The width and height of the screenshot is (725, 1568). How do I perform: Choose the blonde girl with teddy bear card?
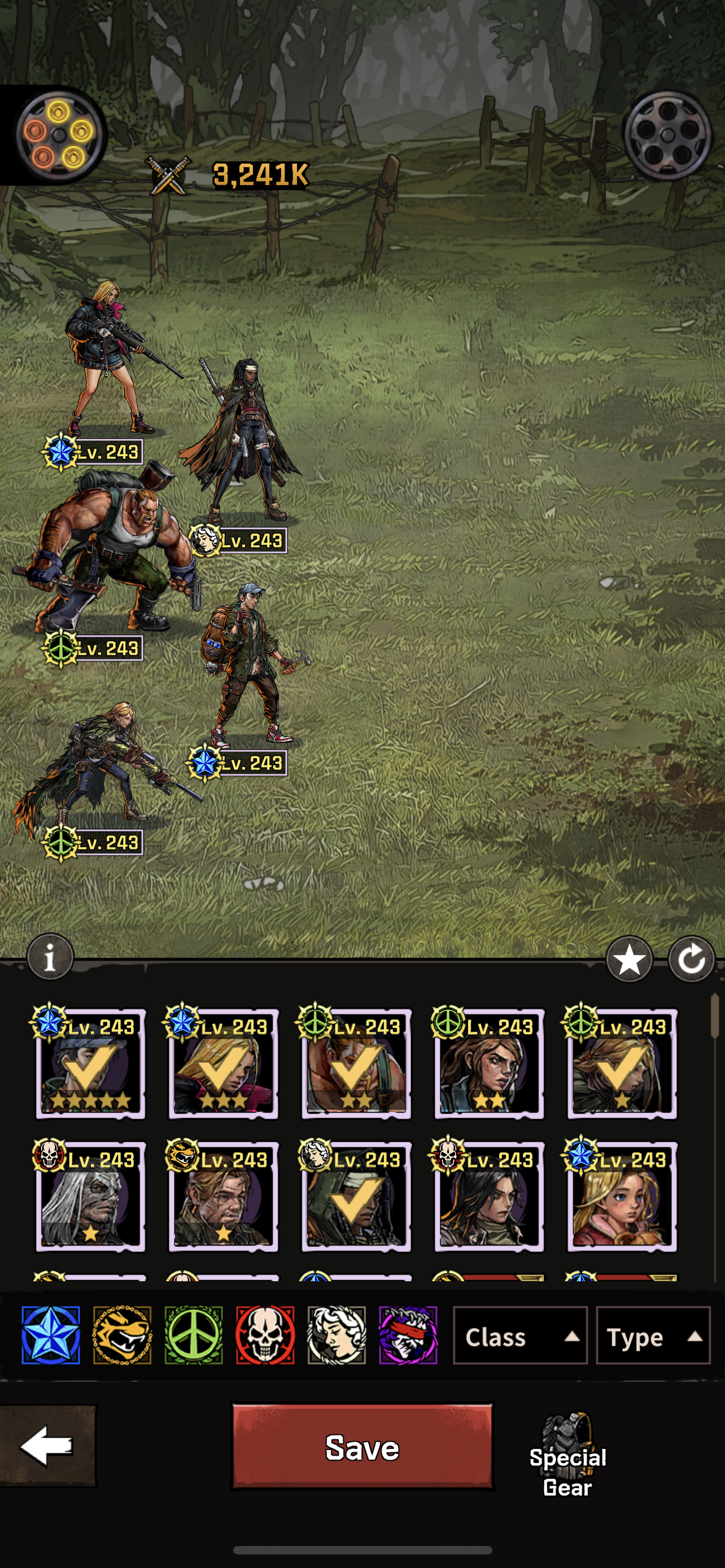point(622,1197)
